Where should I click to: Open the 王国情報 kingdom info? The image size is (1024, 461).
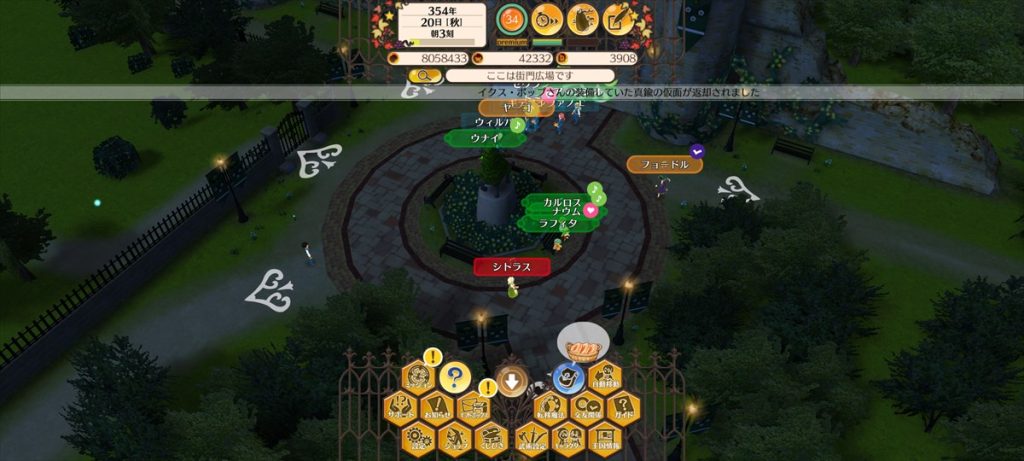click(604, 438)
